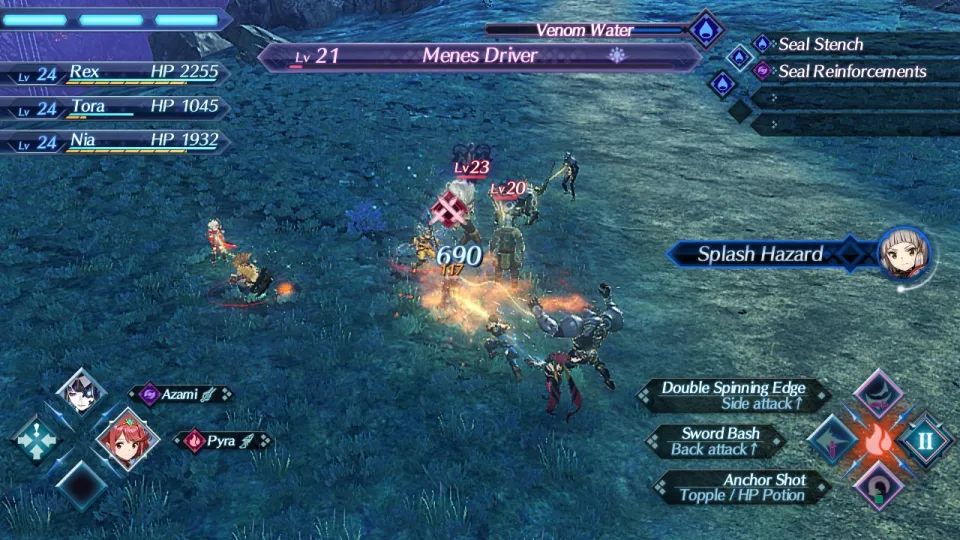Click the central fire element icon

point(878,440)
